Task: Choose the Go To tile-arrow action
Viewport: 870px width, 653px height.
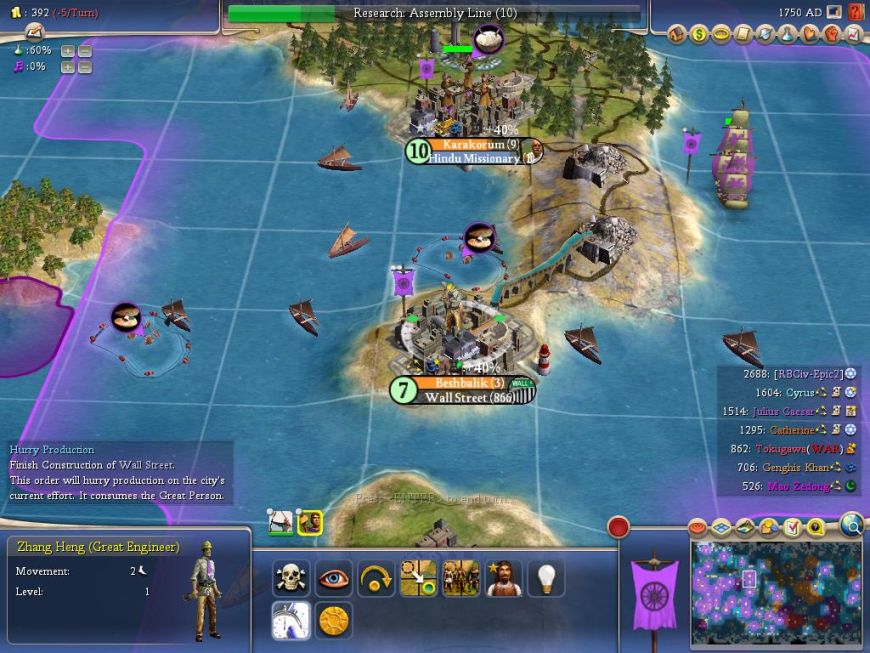Action: tap(418, 578)
